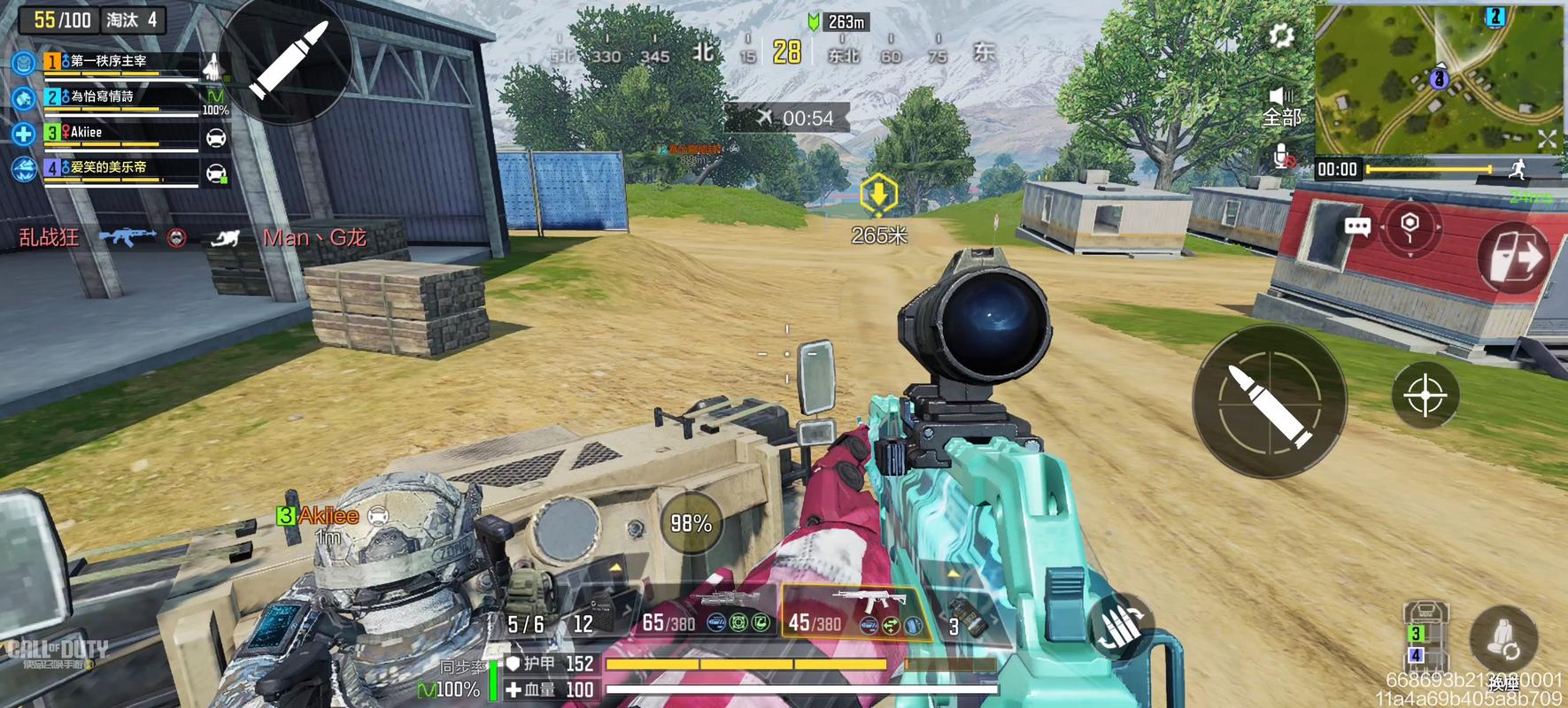1568x708 pixels.
Task: Fire with the left bullet button
Action: (285, 60)
